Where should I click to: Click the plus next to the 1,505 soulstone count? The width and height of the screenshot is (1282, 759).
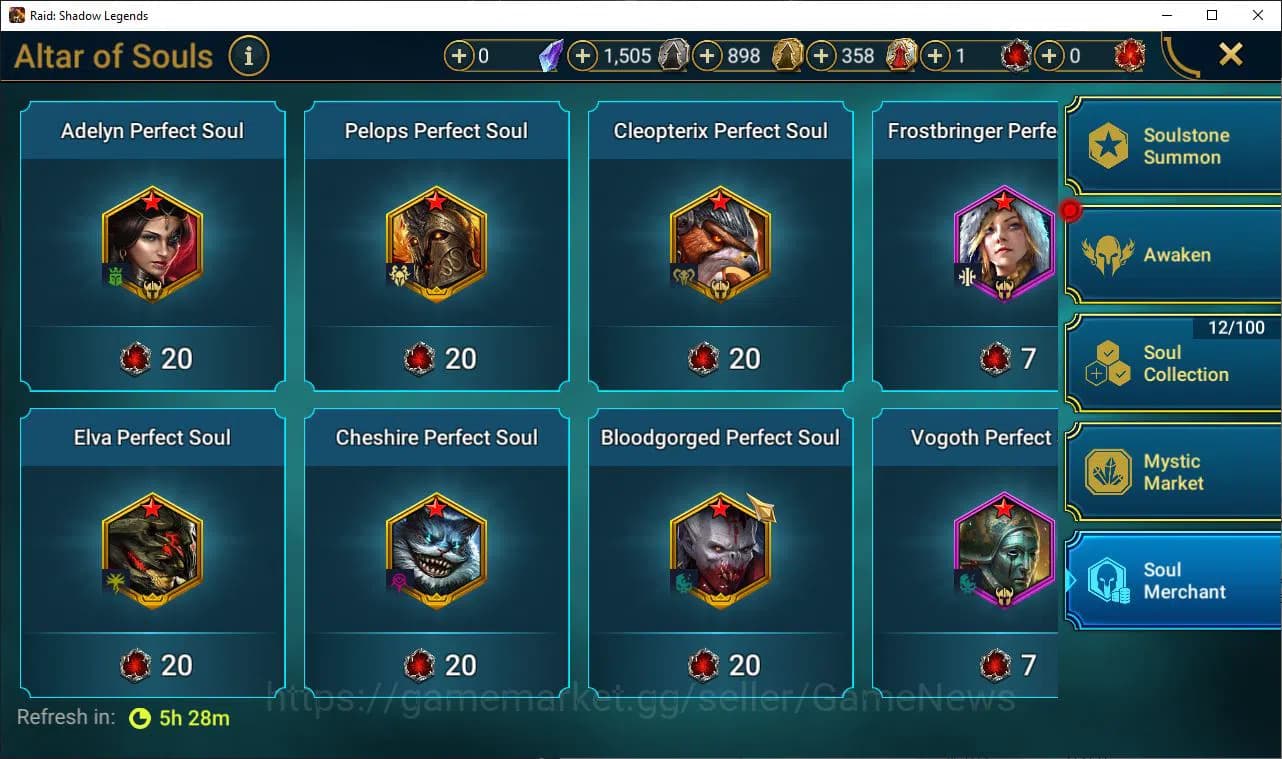coord(583,56)
